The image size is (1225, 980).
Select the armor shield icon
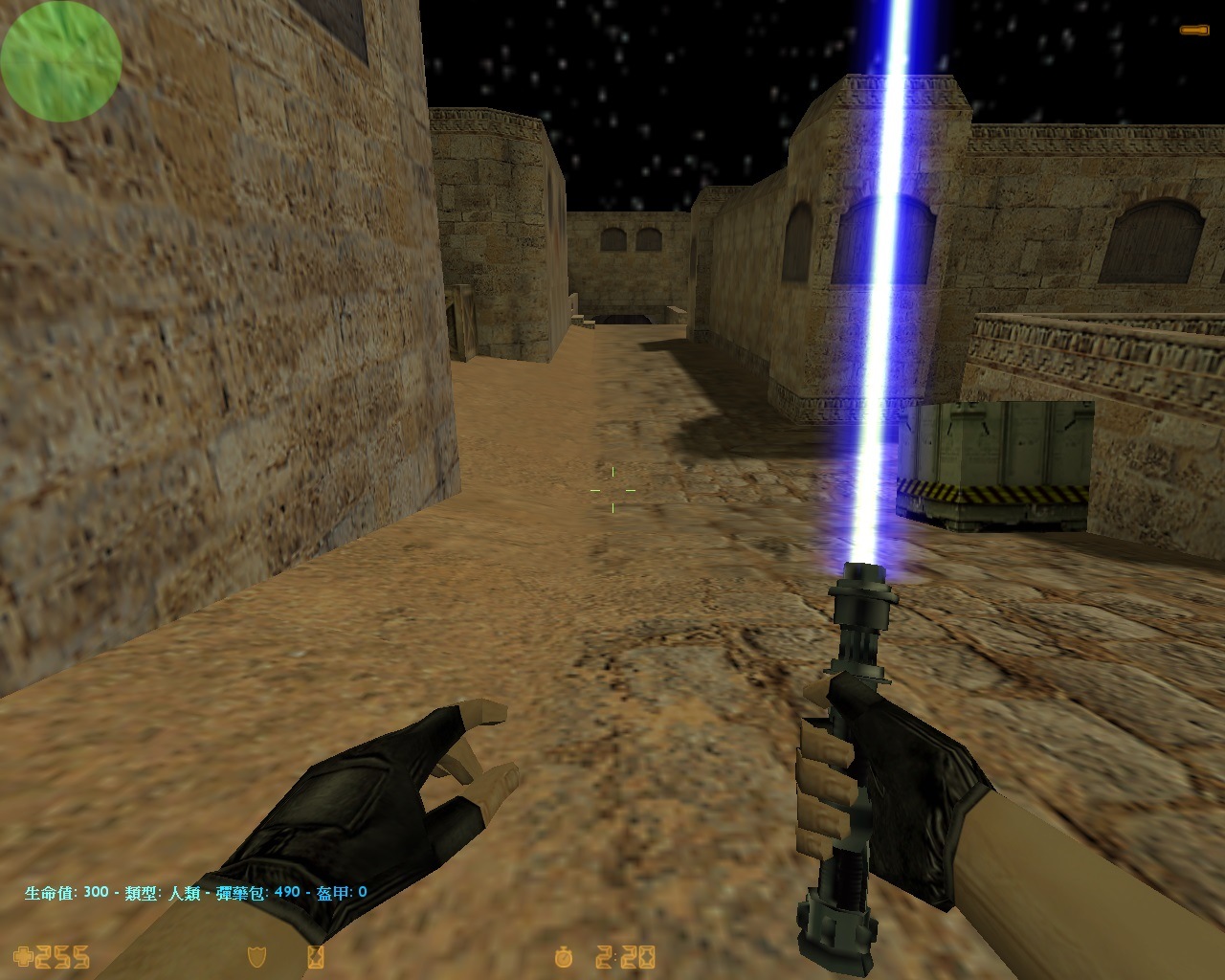pyautogui.click(x=256, y=956)
